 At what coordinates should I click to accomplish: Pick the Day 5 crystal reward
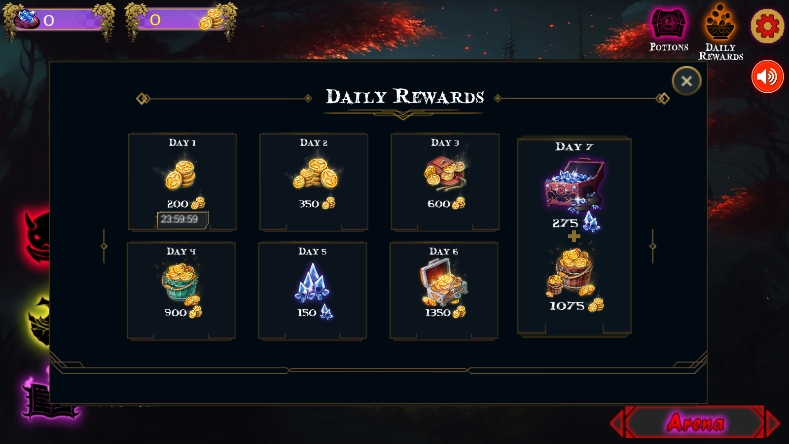[x=312, y=289]
